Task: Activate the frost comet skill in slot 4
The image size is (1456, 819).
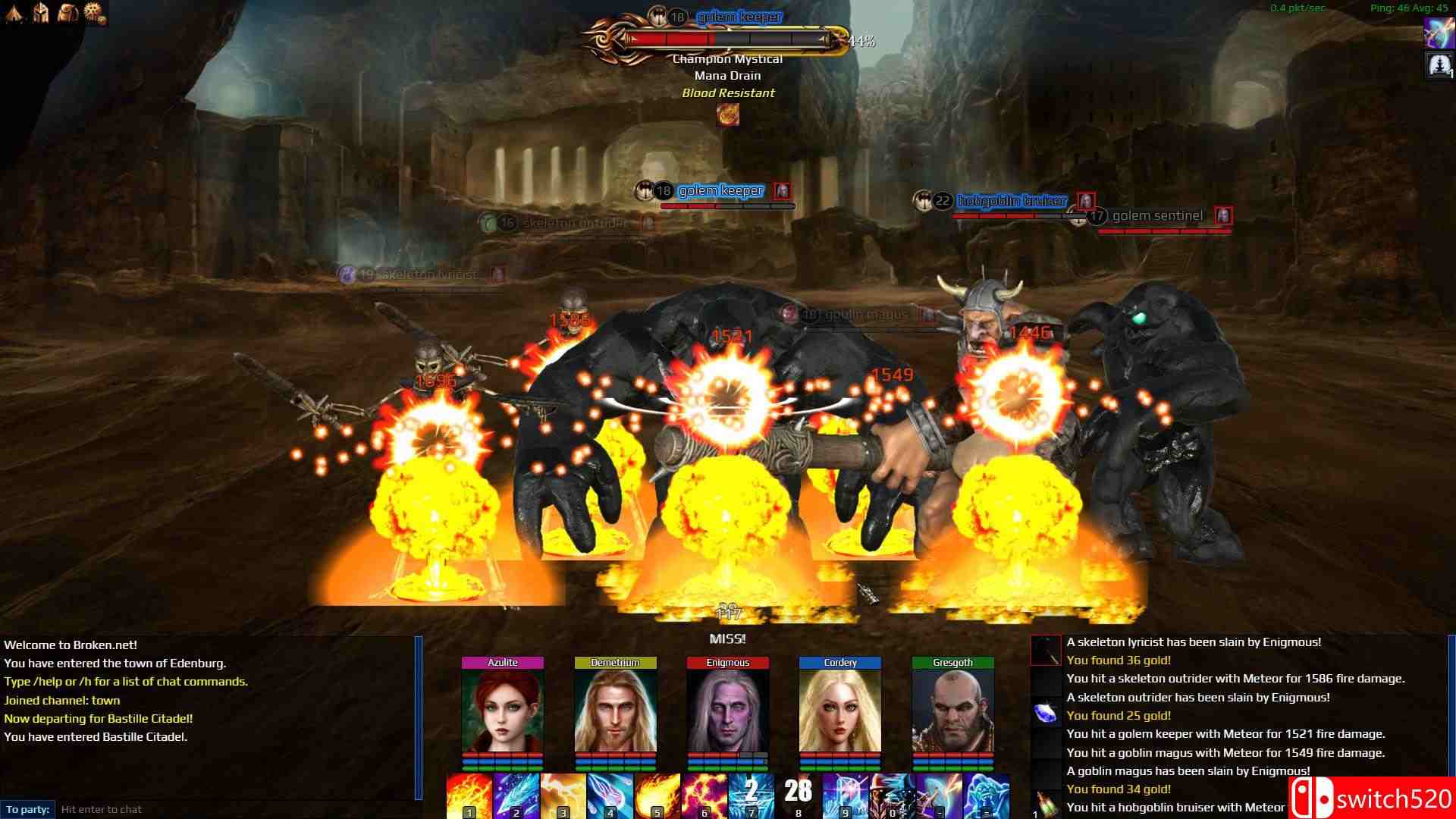Action: pos(610,795)
